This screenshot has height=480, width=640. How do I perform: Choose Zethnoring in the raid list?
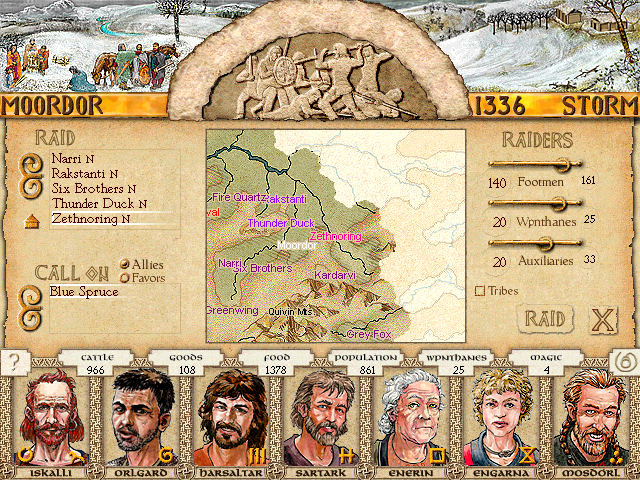tap(86, 219)
